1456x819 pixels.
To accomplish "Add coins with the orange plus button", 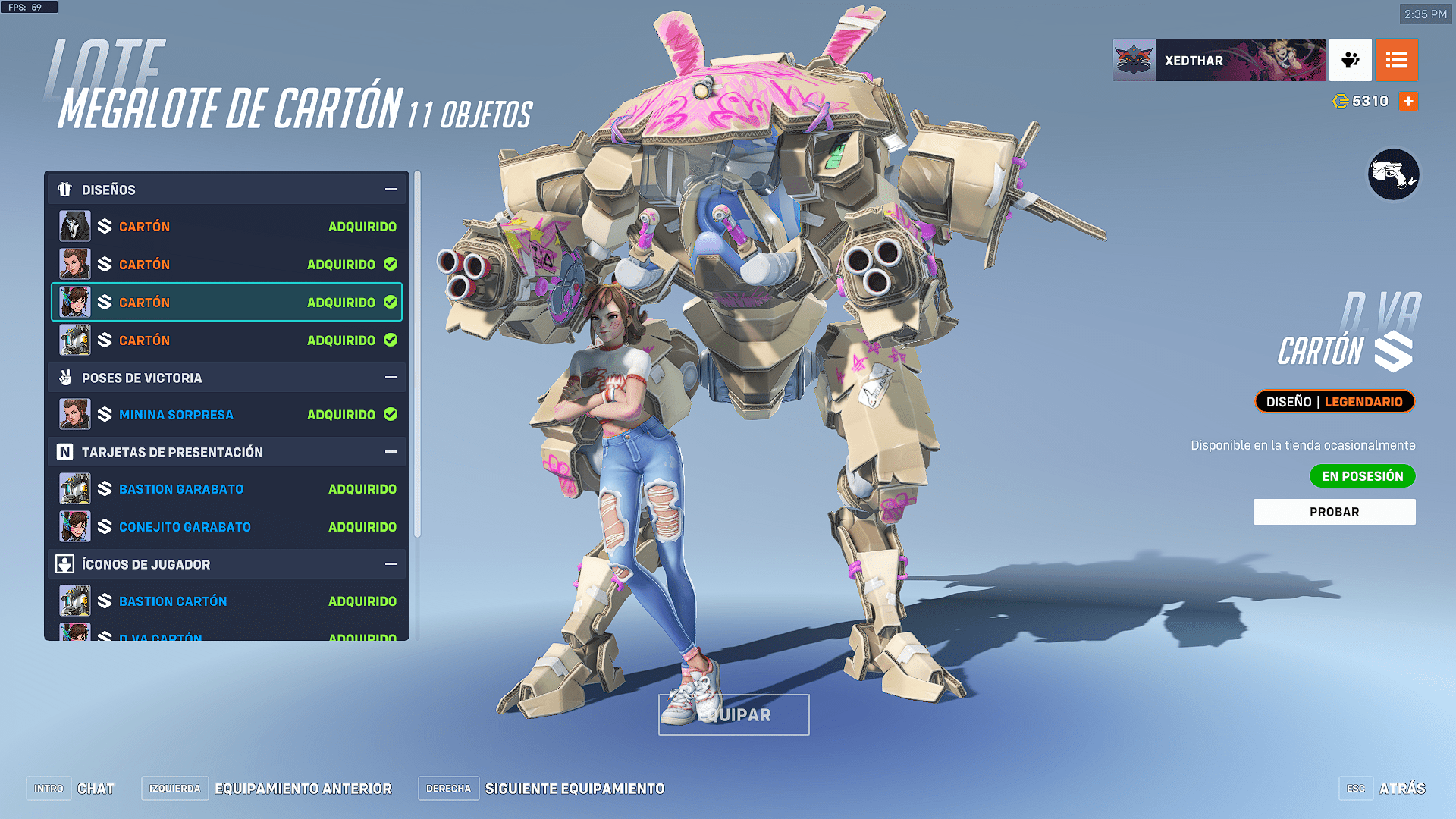I will [x=1408, y=102].
